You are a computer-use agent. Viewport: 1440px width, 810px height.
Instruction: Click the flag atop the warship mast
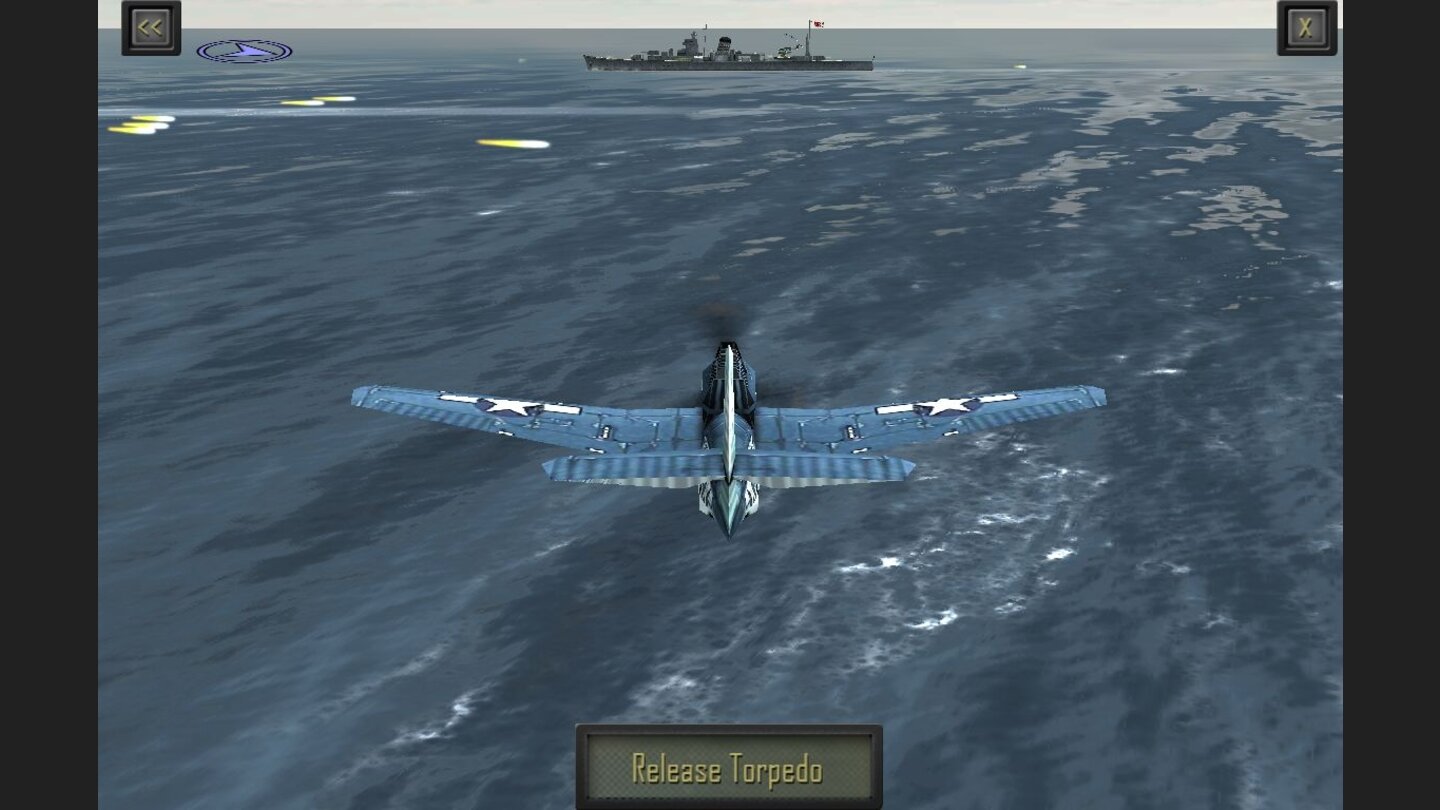tap(817, 25)
